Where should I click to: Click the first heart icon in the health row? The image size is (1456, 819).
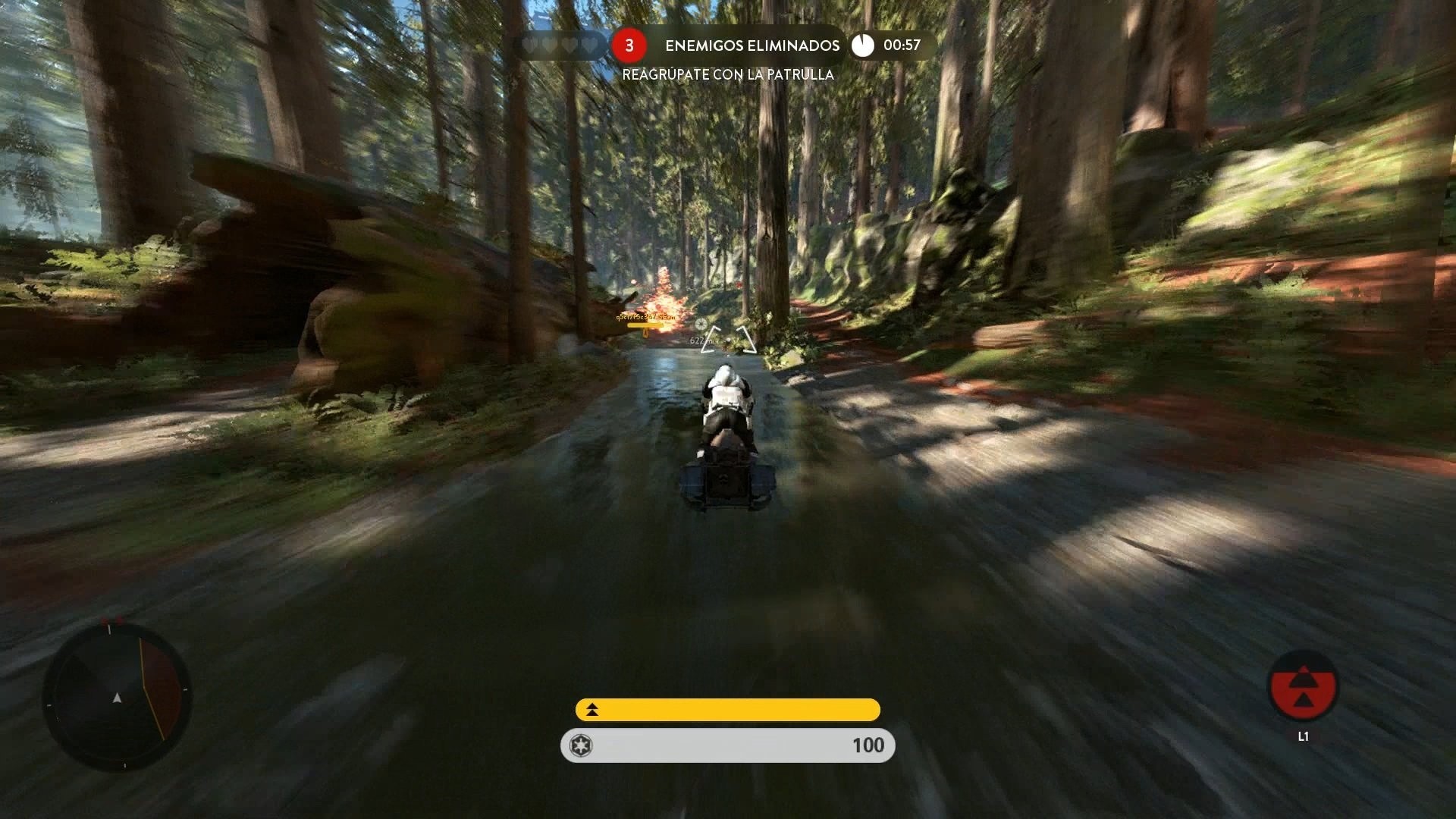tap(529, 45)
